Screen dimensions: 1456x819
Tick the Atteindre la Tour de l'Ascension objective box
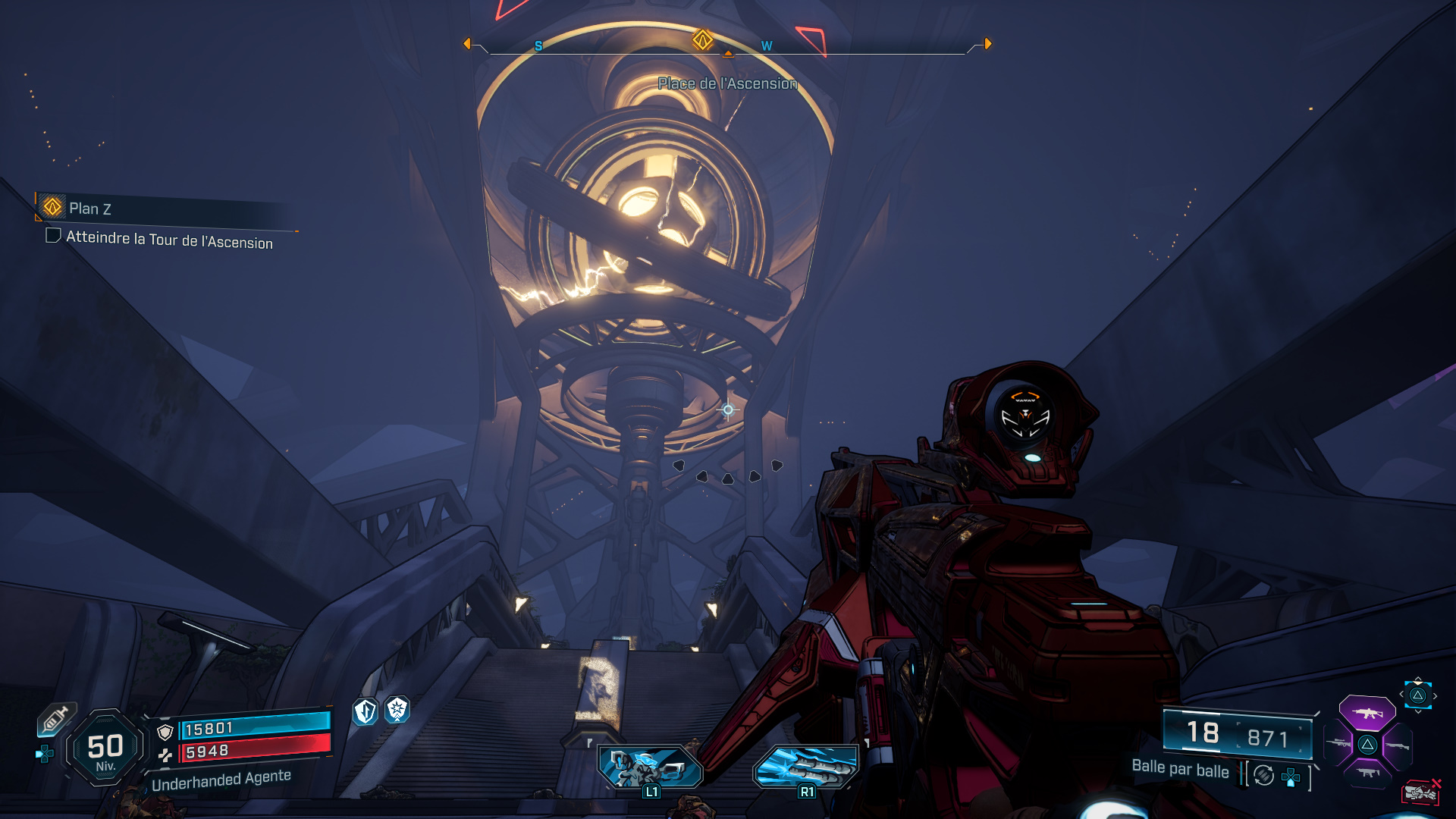pos(53,236)
